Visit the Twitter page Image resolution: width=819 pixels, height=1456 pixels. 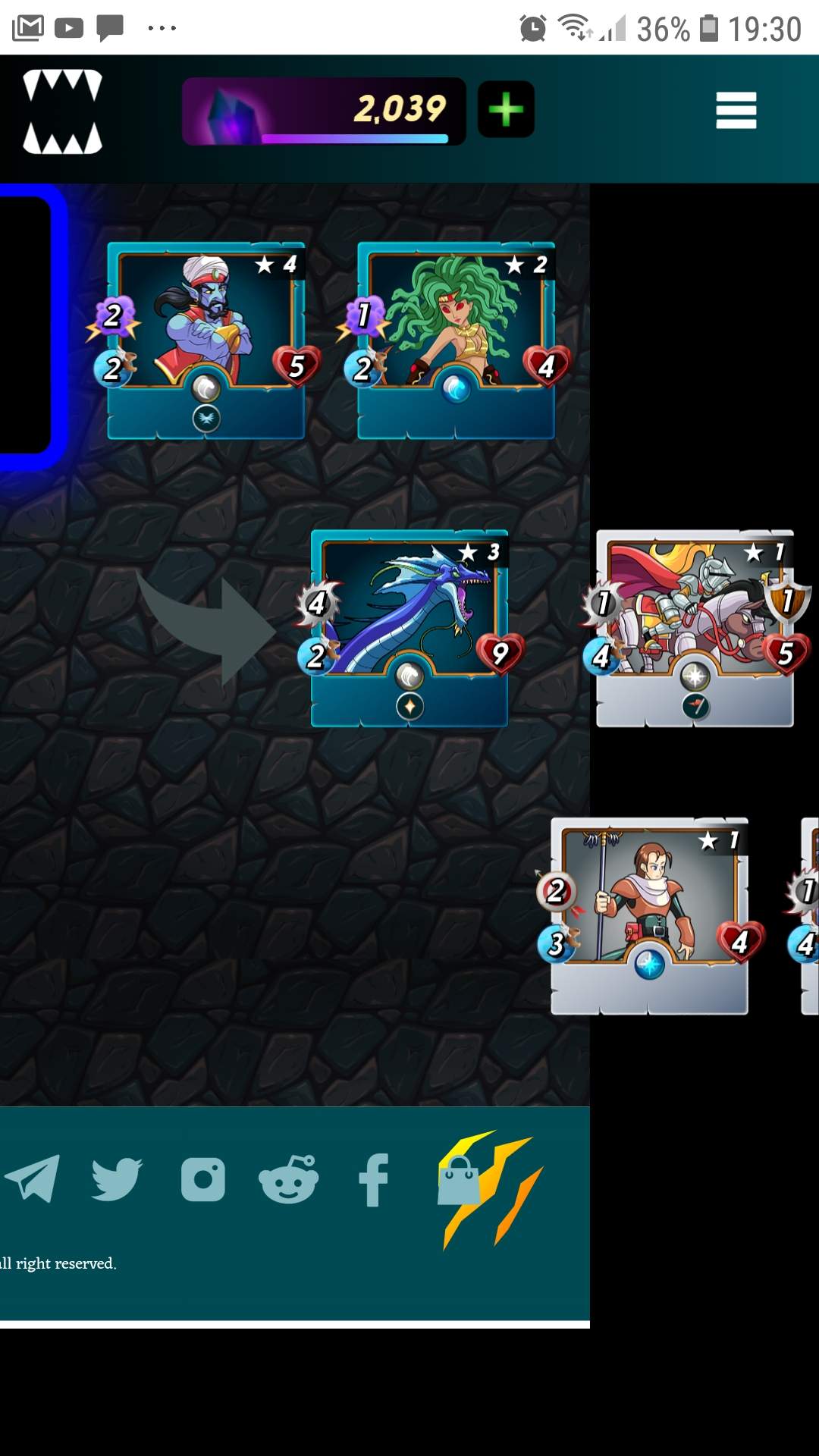click(117, 1178)
